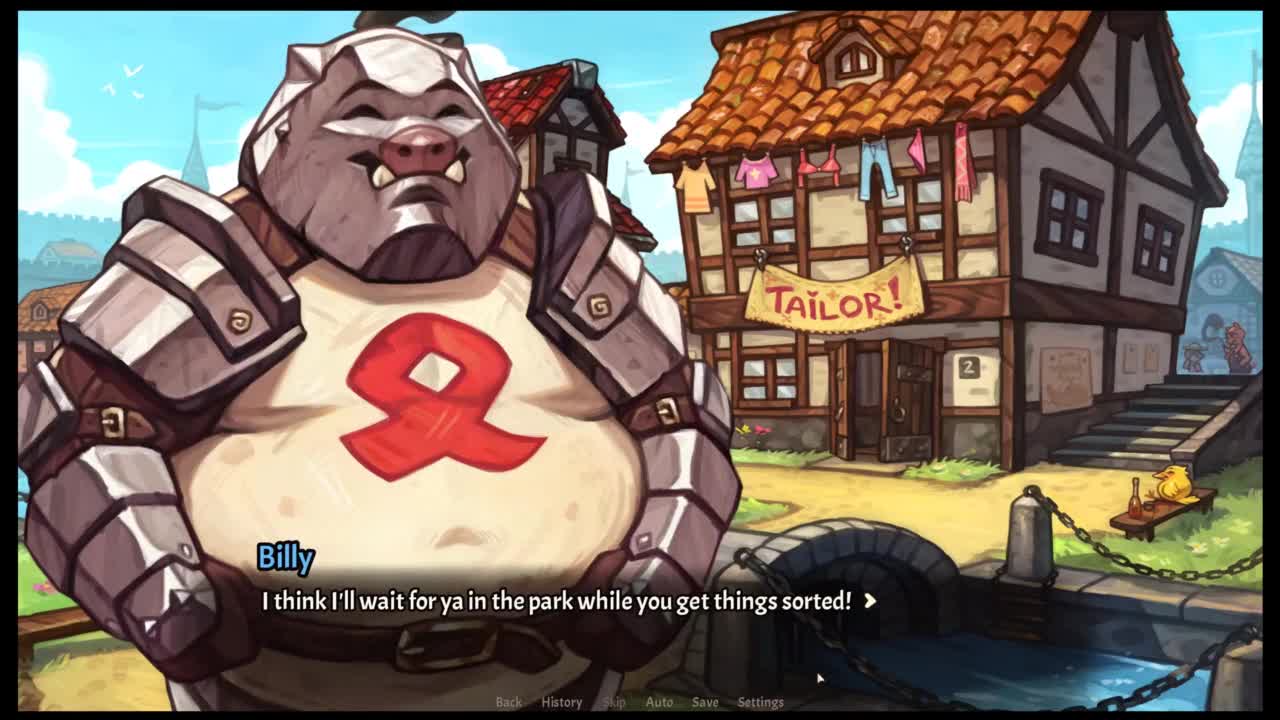Toggle Auto dialogue advance
The height and width of the screenshot is (720, 1280).
[x=659, y=702]
